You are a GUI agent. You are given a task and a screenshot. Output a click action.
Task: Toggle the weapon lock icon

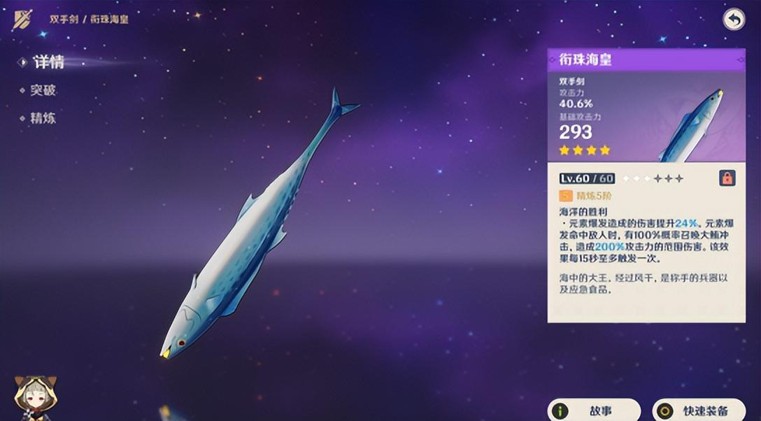tap(727, 178)
